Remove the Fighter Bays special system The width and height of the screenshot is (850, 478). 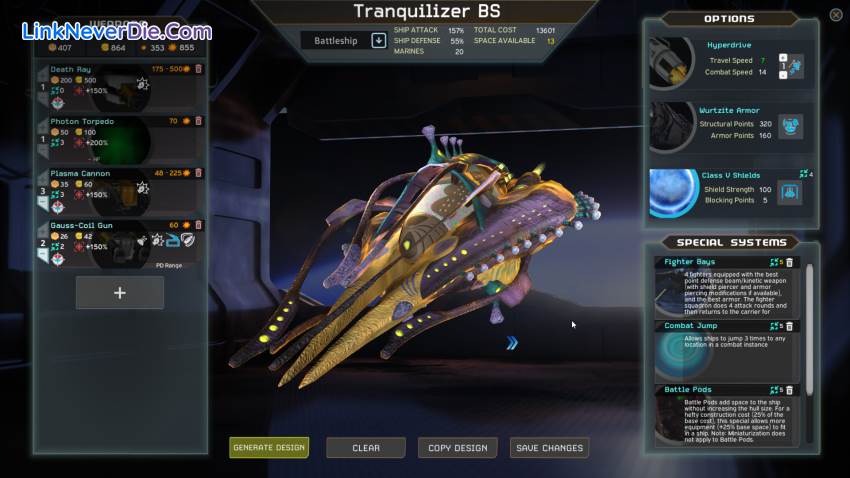pyautogui.click(x=789, y=263)
